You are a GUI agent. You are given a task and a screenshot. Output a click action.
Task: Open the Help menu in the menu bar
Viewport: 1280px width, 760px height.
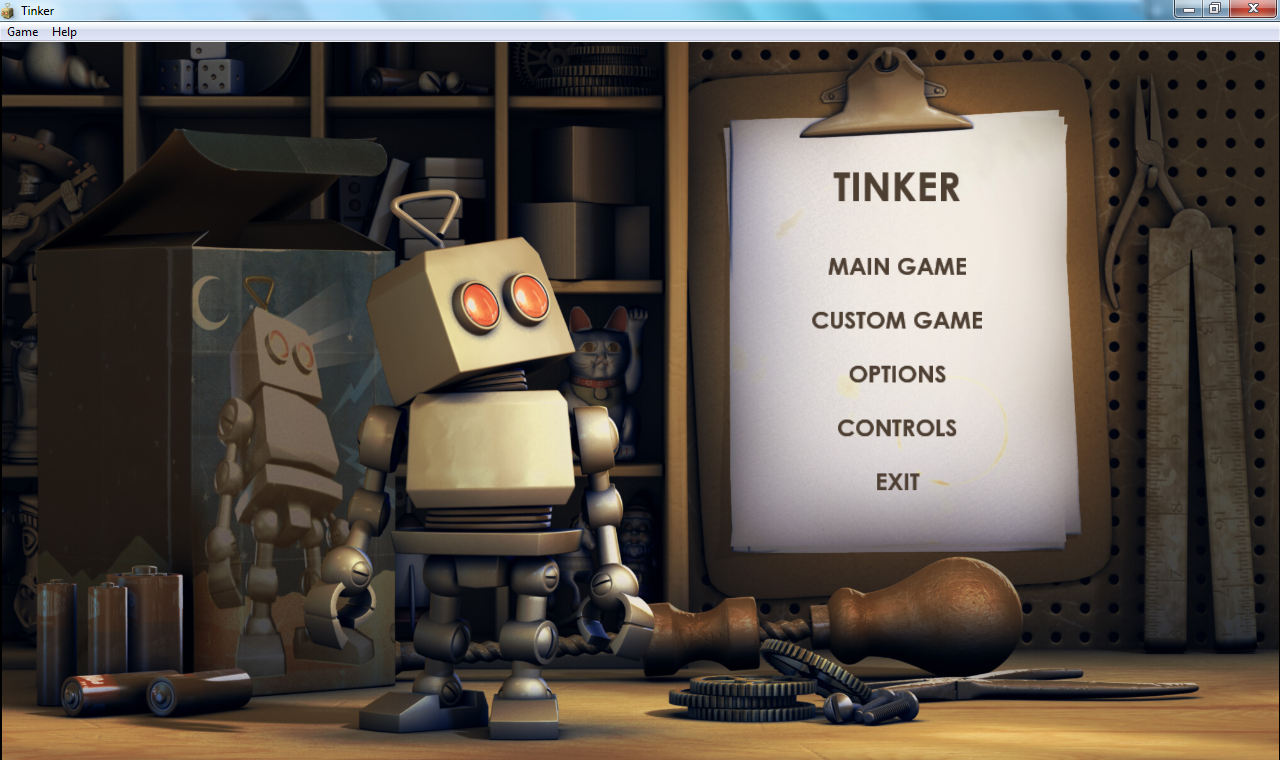point(64,32)
